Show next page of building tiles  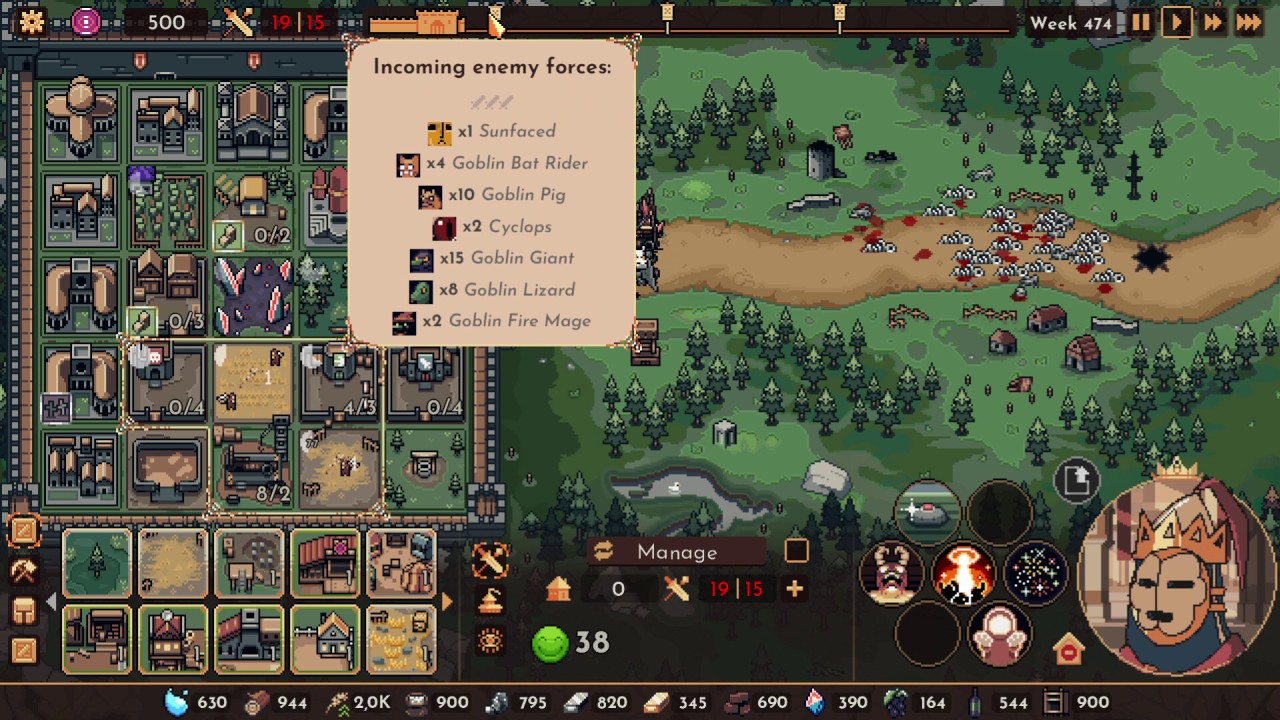point(447,601)
